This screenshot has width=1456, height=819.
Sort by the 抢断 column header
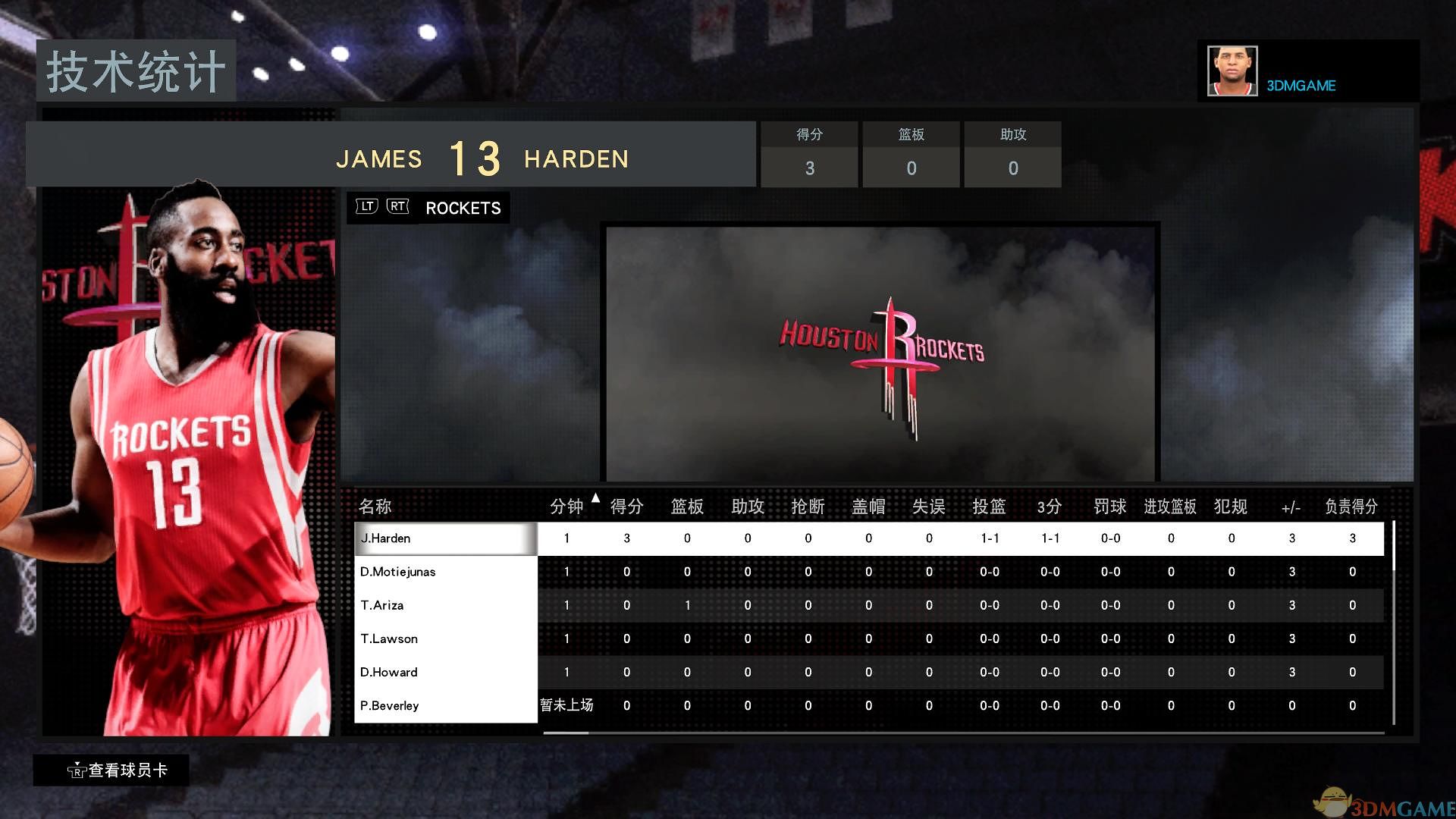pos(808,506)
